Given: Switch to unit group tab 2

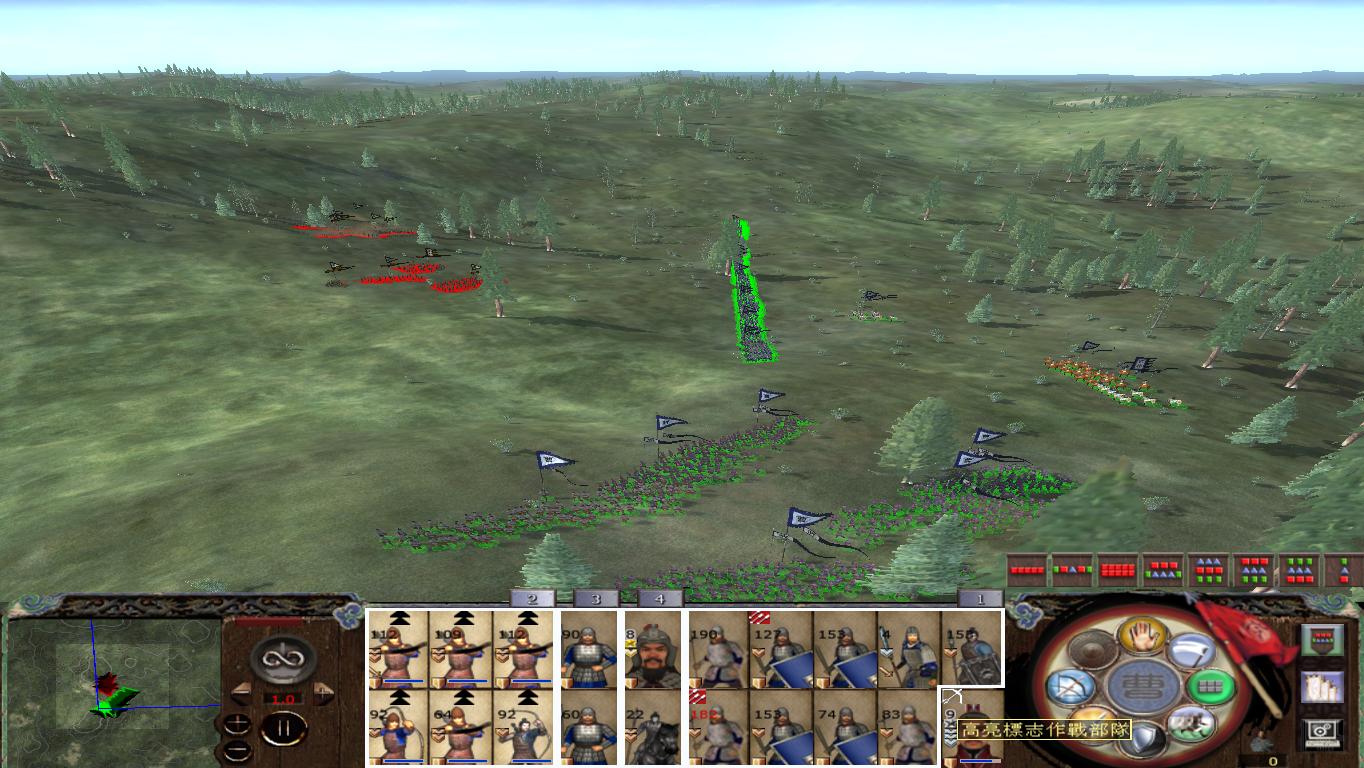Looking at the screenshot, I should tap(530, 597).
